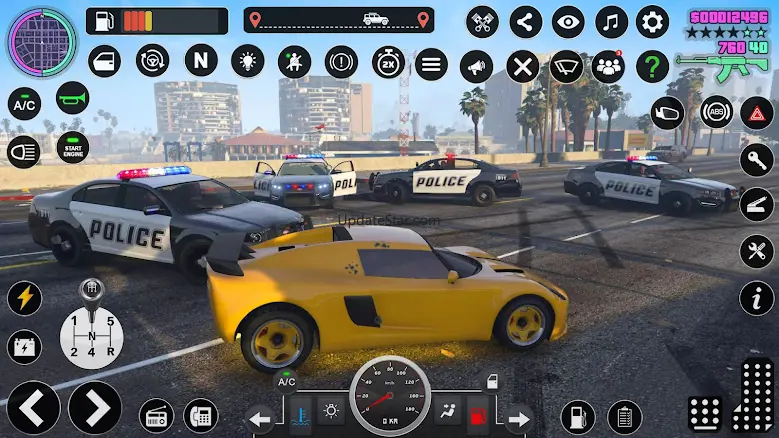Toggle the seatbelt icon

[x=293, y=62]
